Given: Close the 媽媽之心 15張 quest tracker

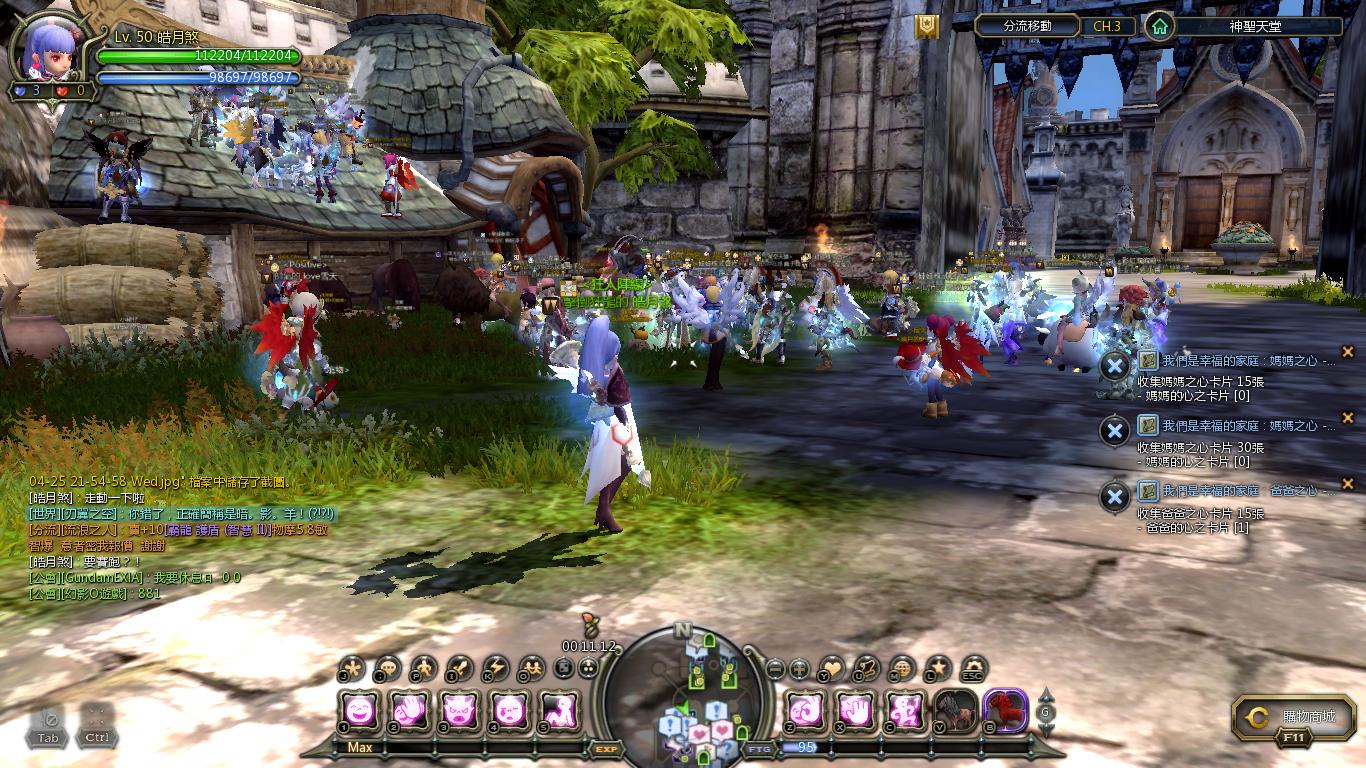Looking at the screenshot, I should click(1347, 352).
